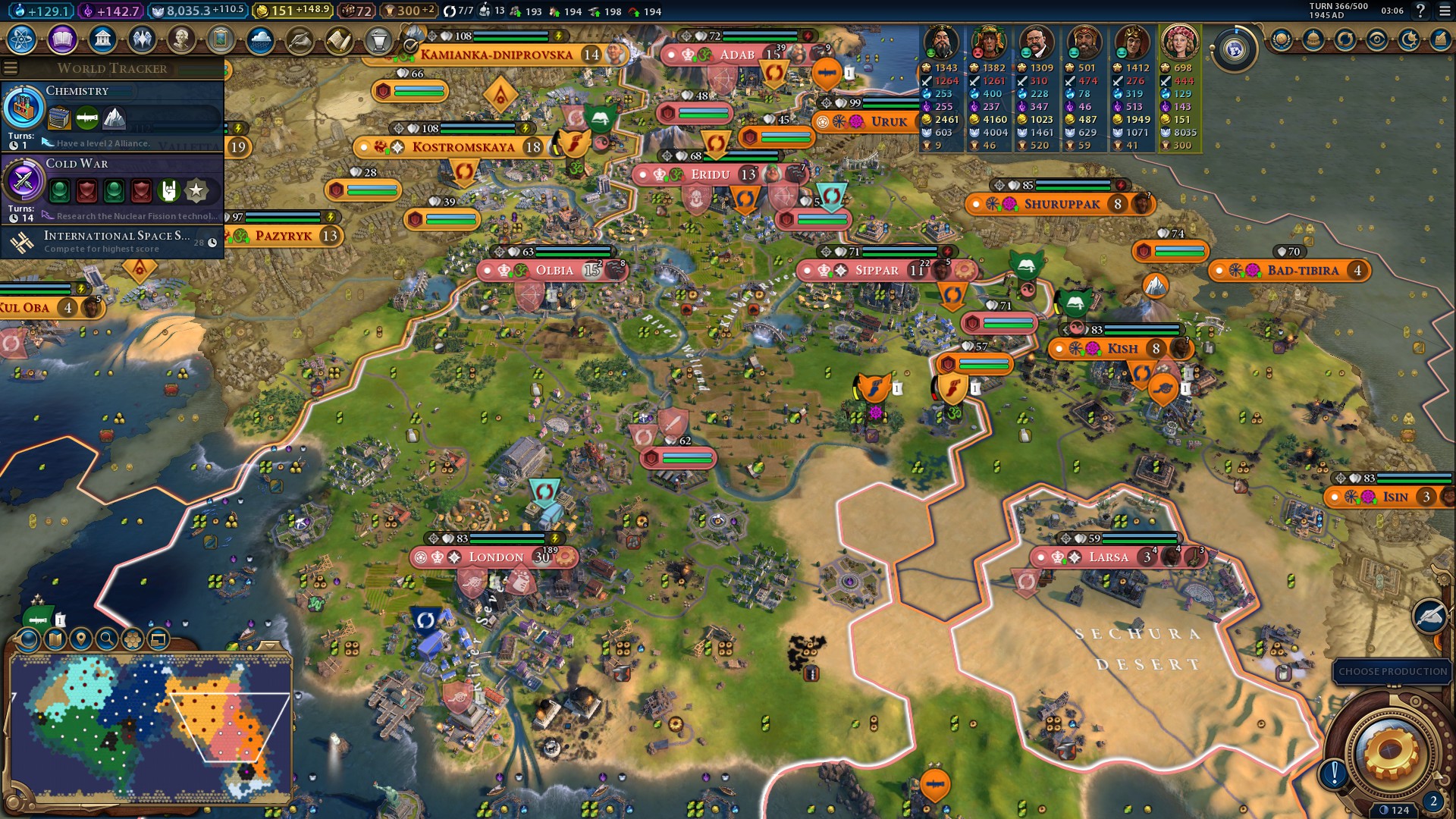
Task: Open the Civilopedia question mark button
Action: 1420,11
